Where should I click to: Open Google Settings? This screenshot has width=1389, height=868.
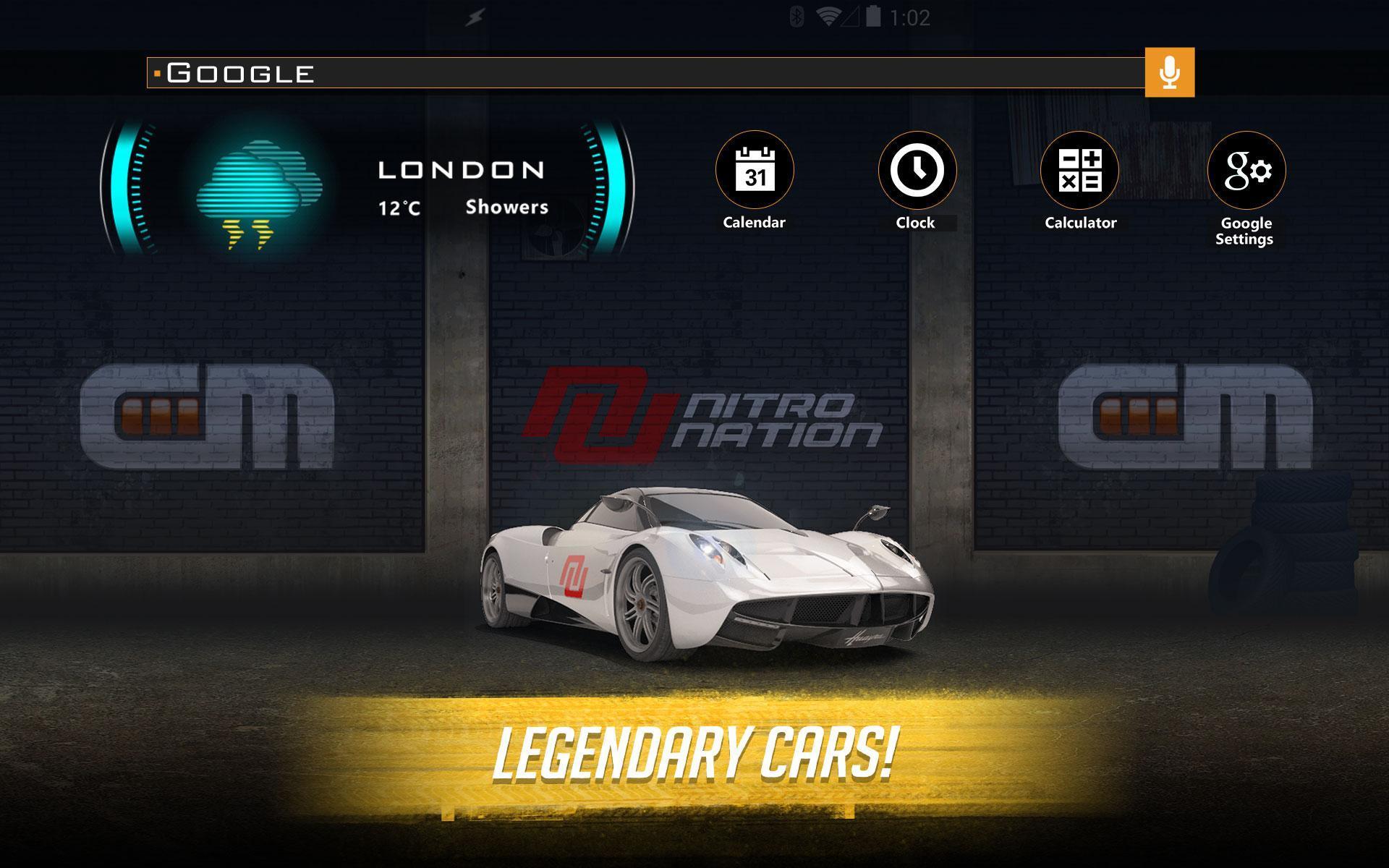(x=1246, y=171)
